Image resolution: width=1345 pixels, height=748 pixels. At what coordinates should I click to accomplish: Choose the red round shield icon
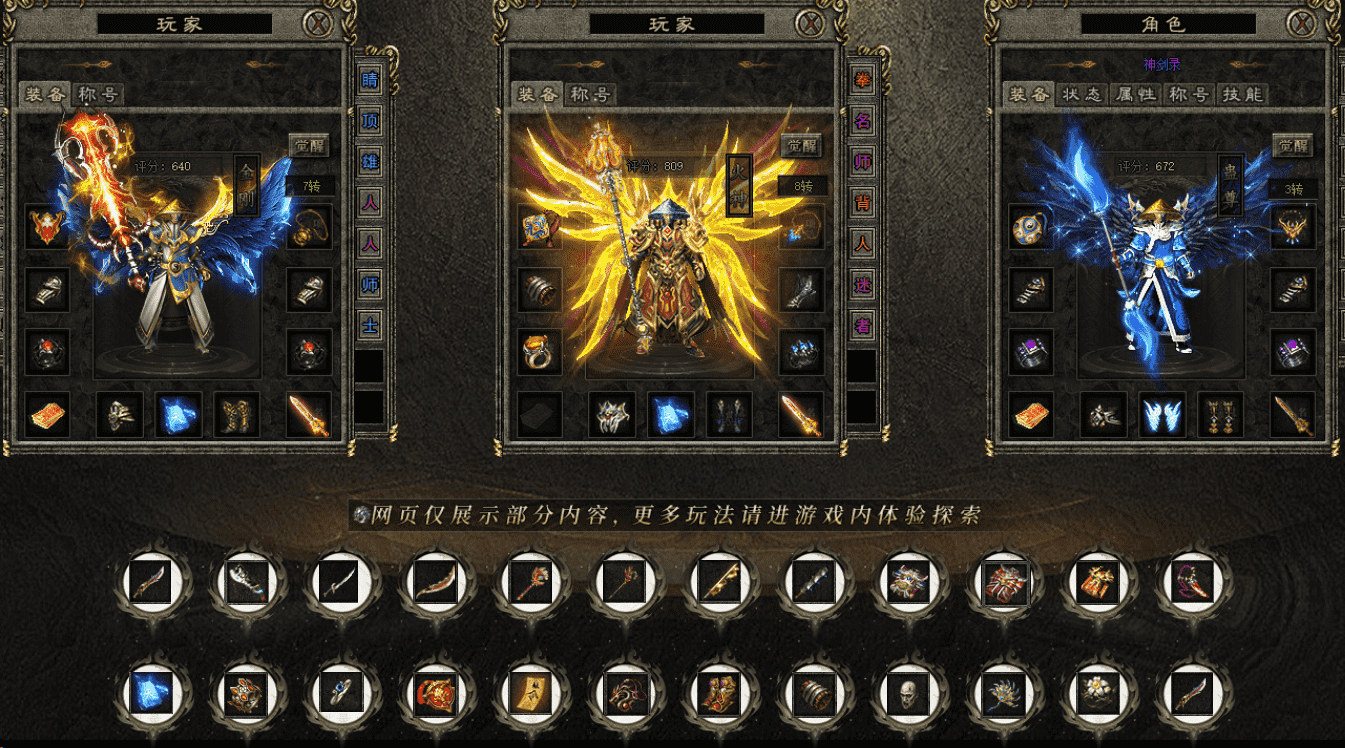coord(436,692)
